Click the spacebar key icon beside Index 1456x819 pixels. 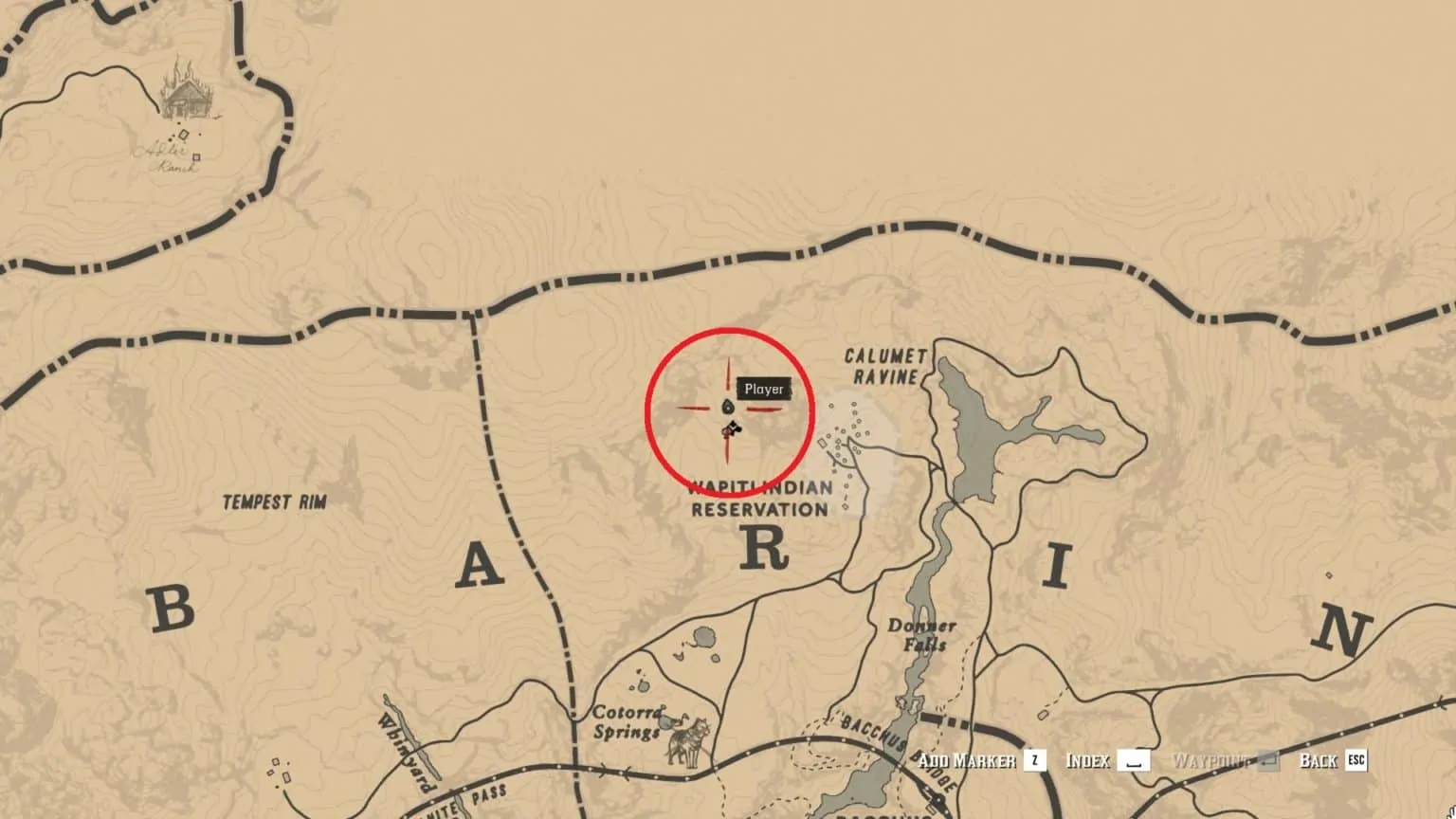pos(1134,760)
